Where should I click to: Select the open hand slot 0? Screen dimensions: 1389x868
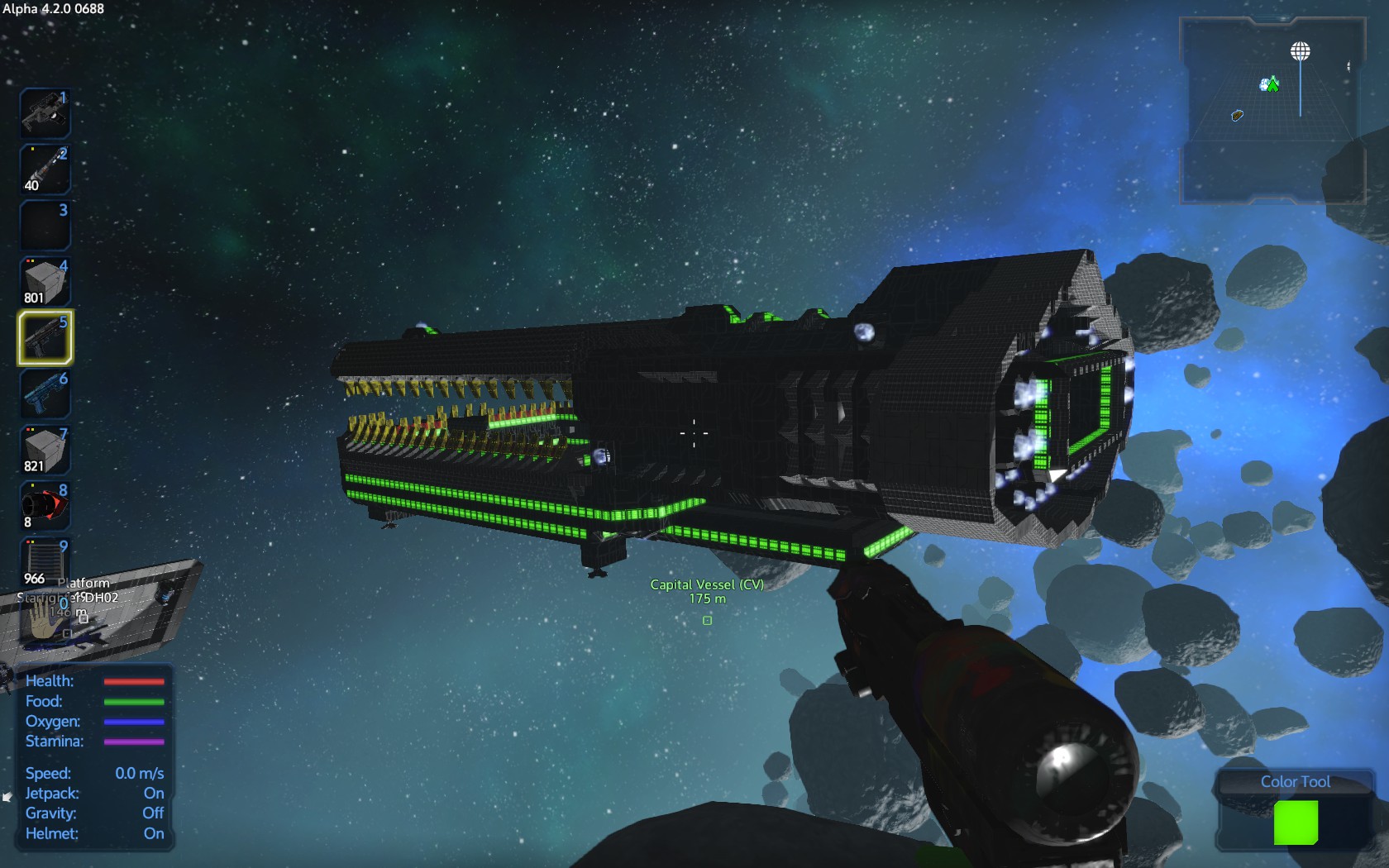tap(45, 618)
